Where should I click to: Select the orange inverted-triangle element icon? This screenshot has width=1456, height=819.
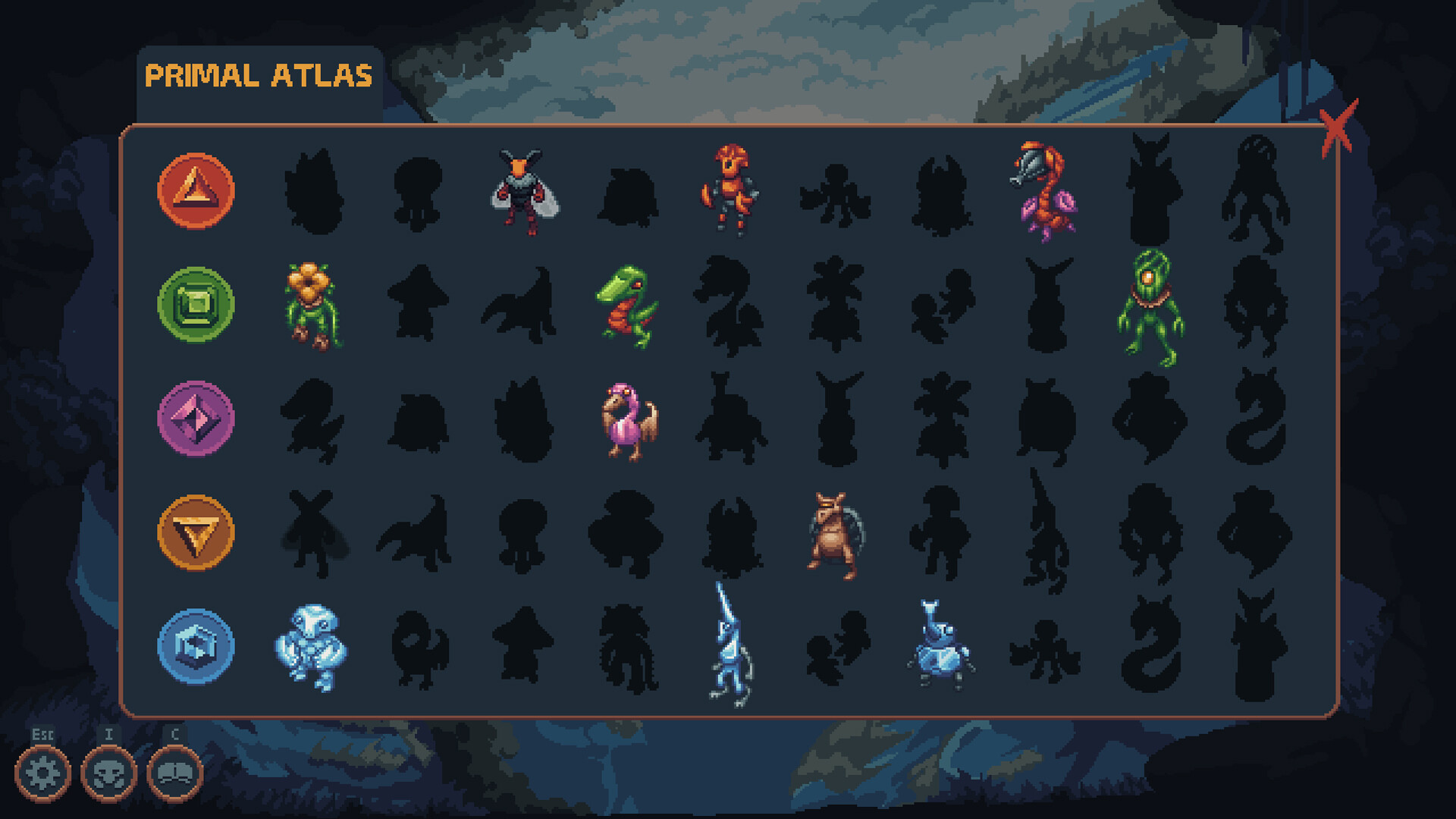click(x=196, y=531)
